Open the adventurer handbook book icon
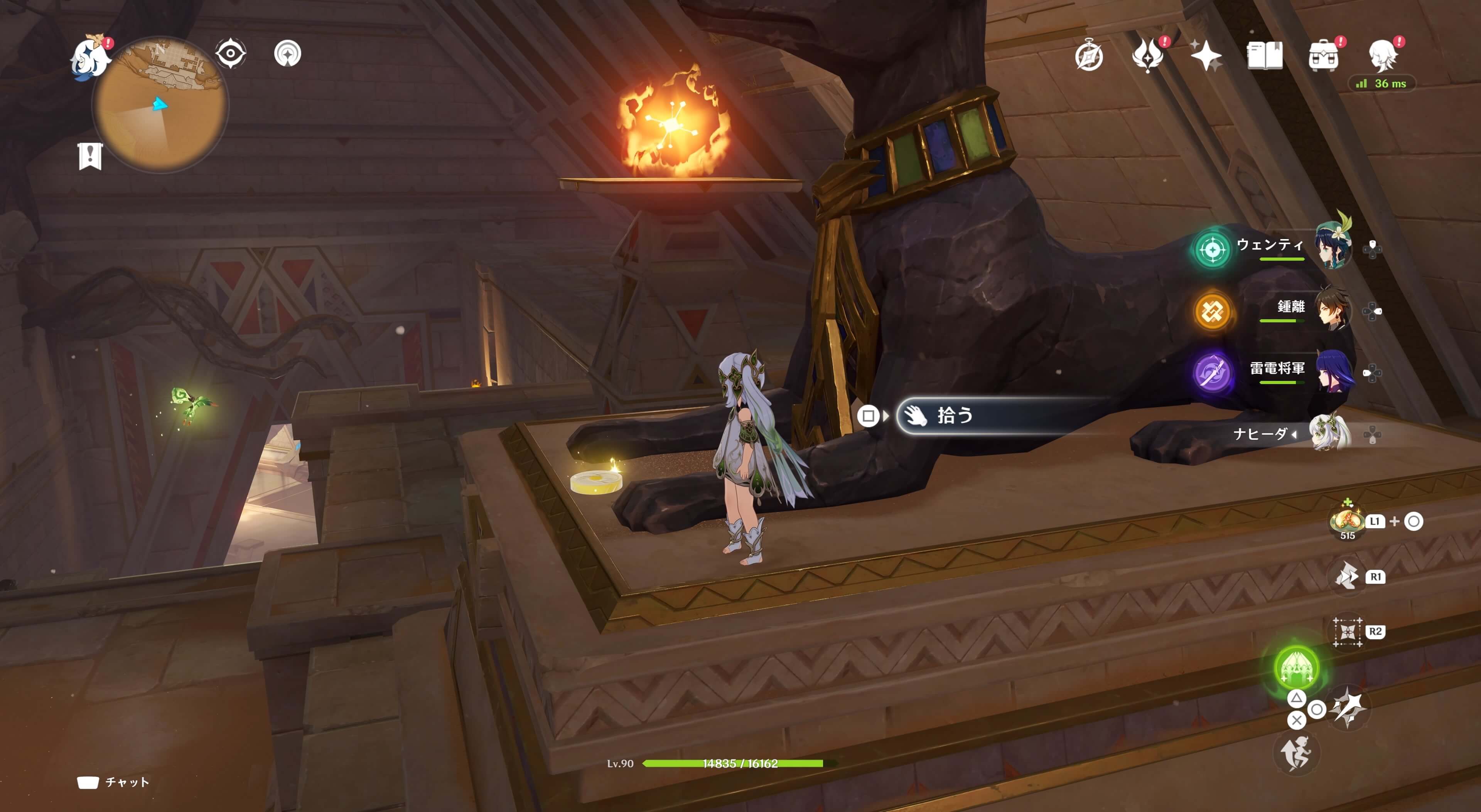Image resolution: width=1481 pixels, height=812 pixels. tap(1264, 56)
